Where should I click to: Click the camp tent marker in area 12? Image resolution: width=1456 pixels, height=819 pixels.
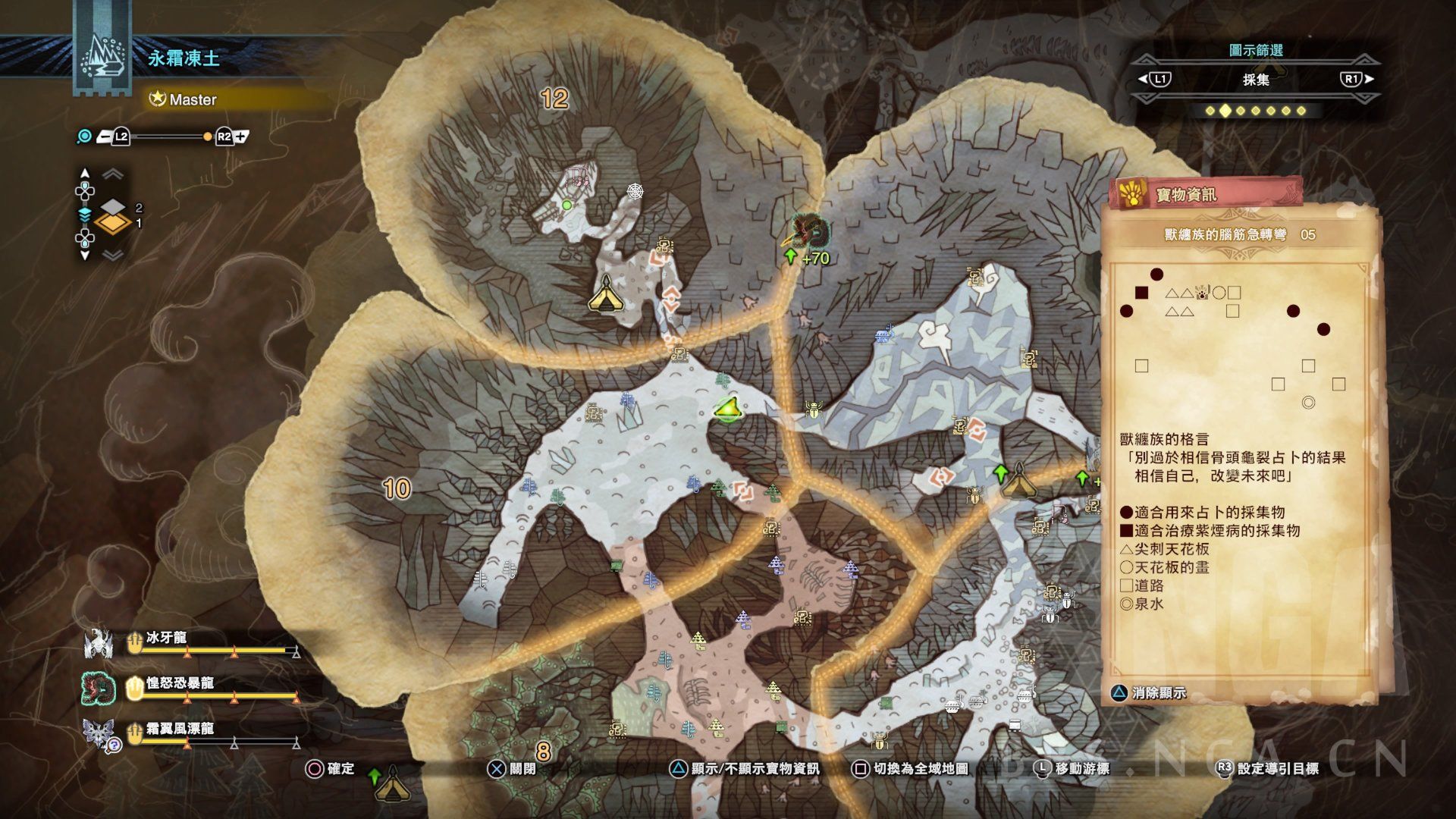(606, 294)
